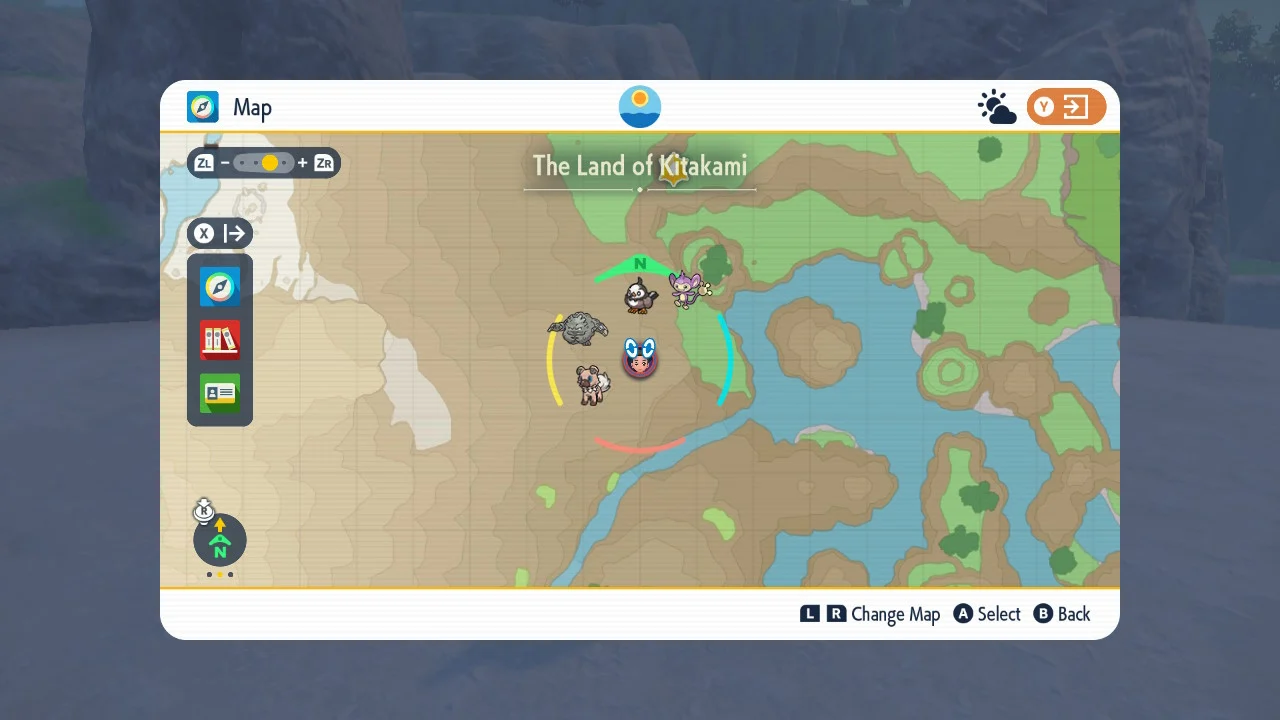Click The Land of Kitakami title header
The height and width of the screenshot is (720, 1280).
tap(640, 166)
